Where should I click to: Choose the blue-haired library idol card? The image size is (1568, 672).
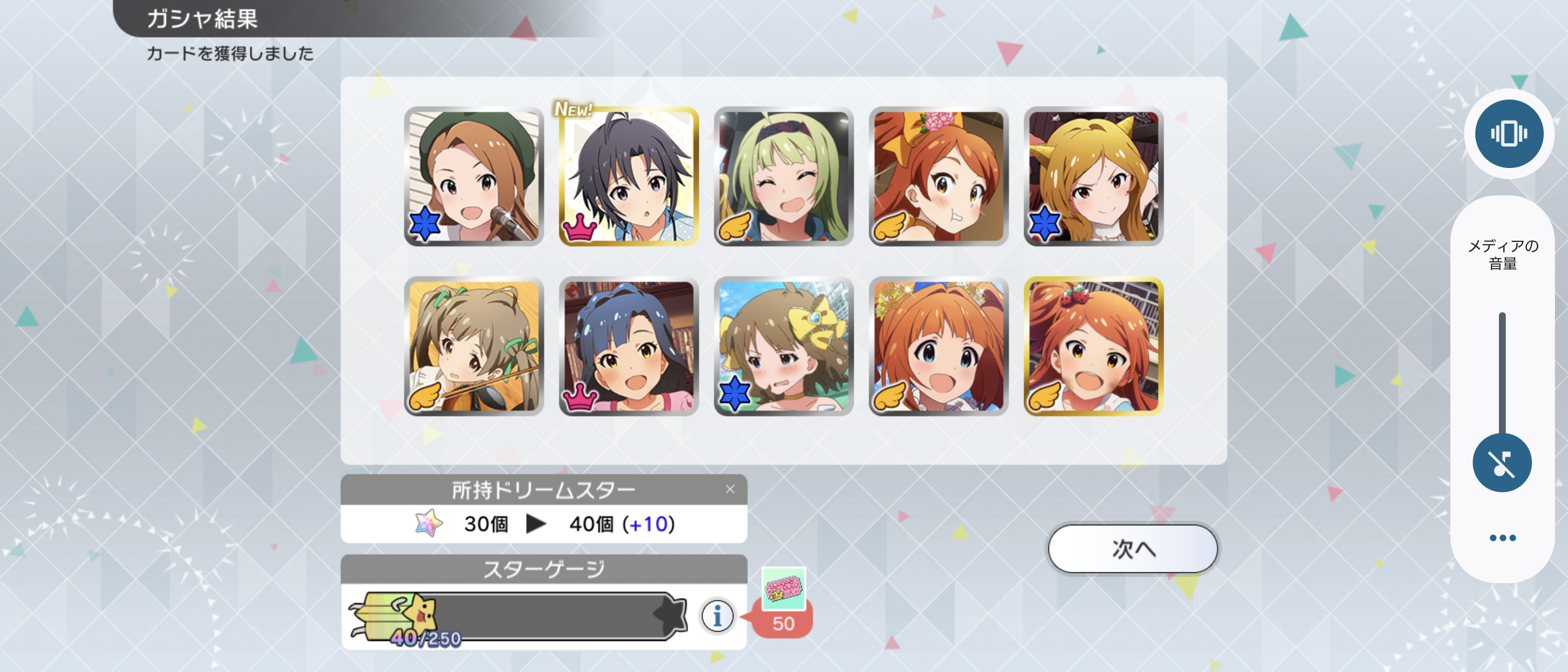coord(628,347)
